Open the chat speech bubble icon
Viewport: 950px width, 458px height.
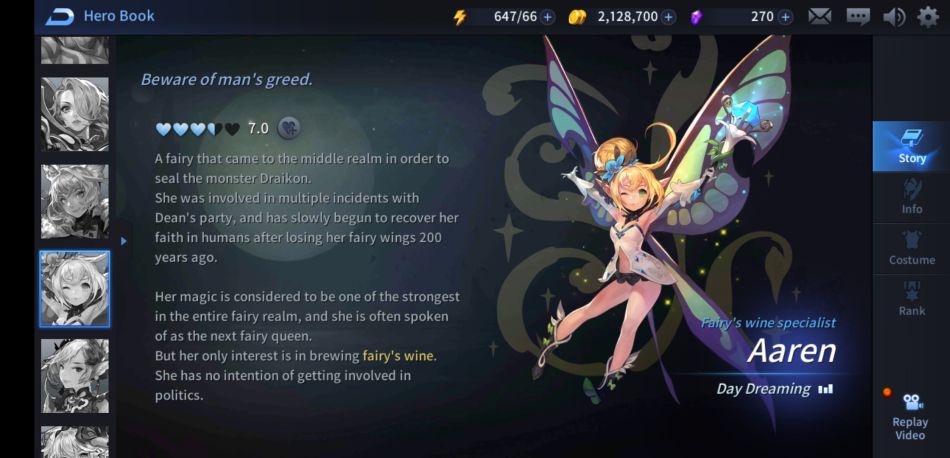click(x=858, y=17)
